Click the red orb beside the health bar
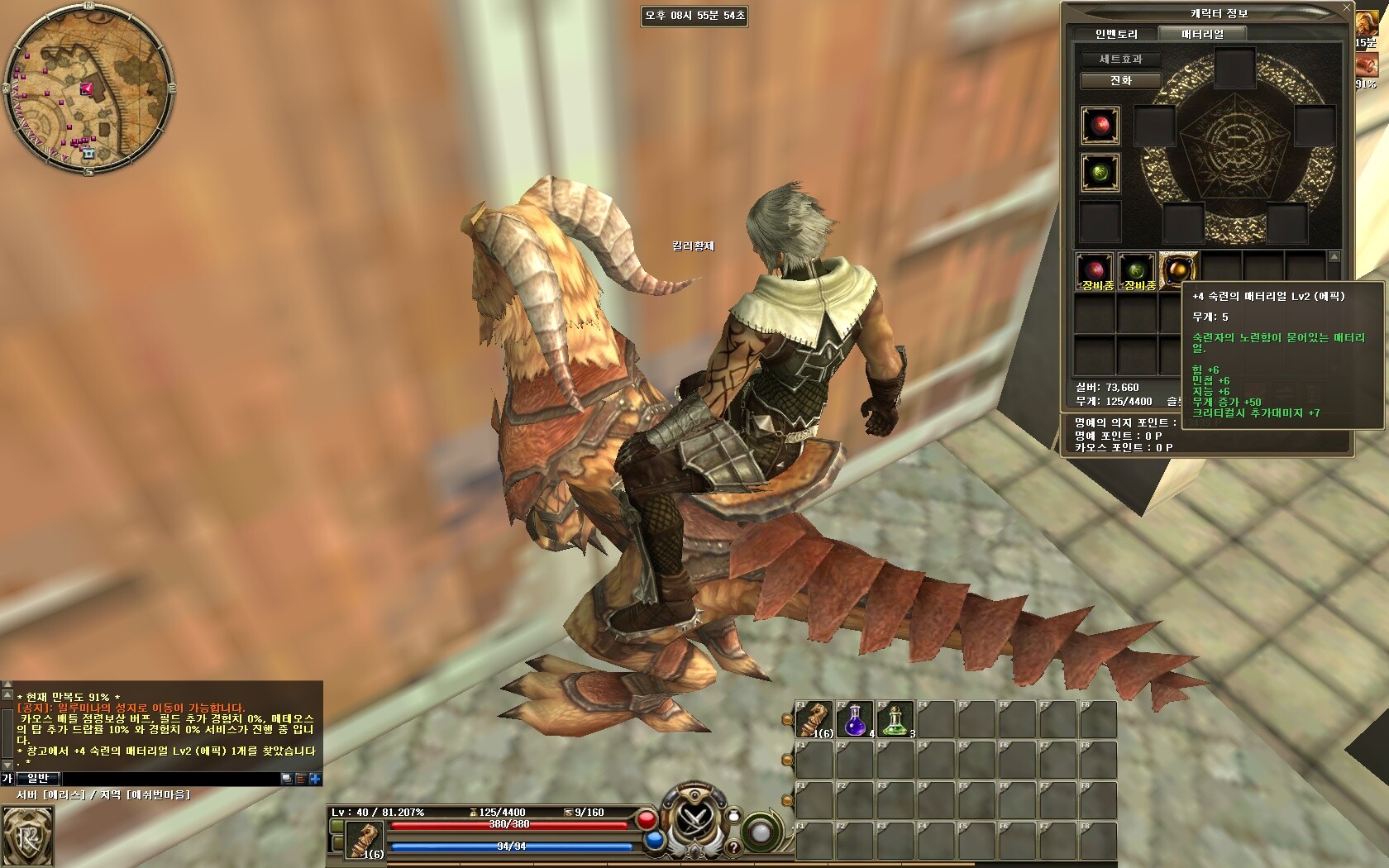Image resolution: width=1389 pixels, height=868 pixels. pos(647,820)
